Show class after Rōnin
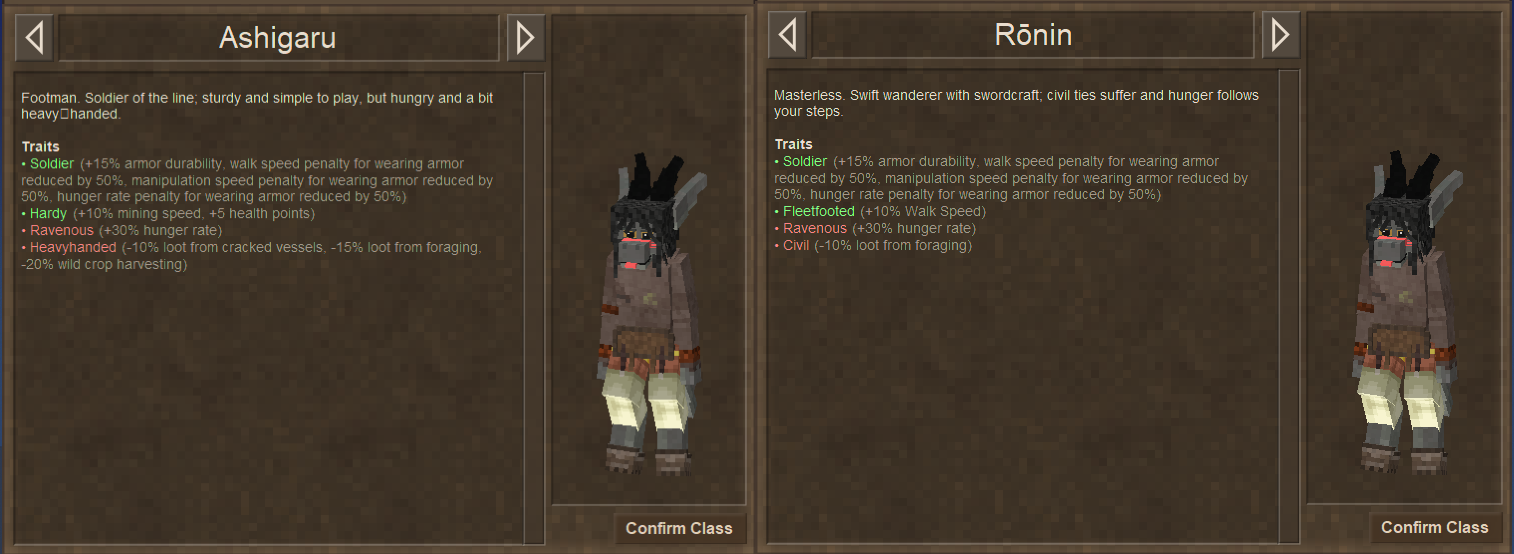This screenshot has height=554, width=1514. click(1280, 36)
